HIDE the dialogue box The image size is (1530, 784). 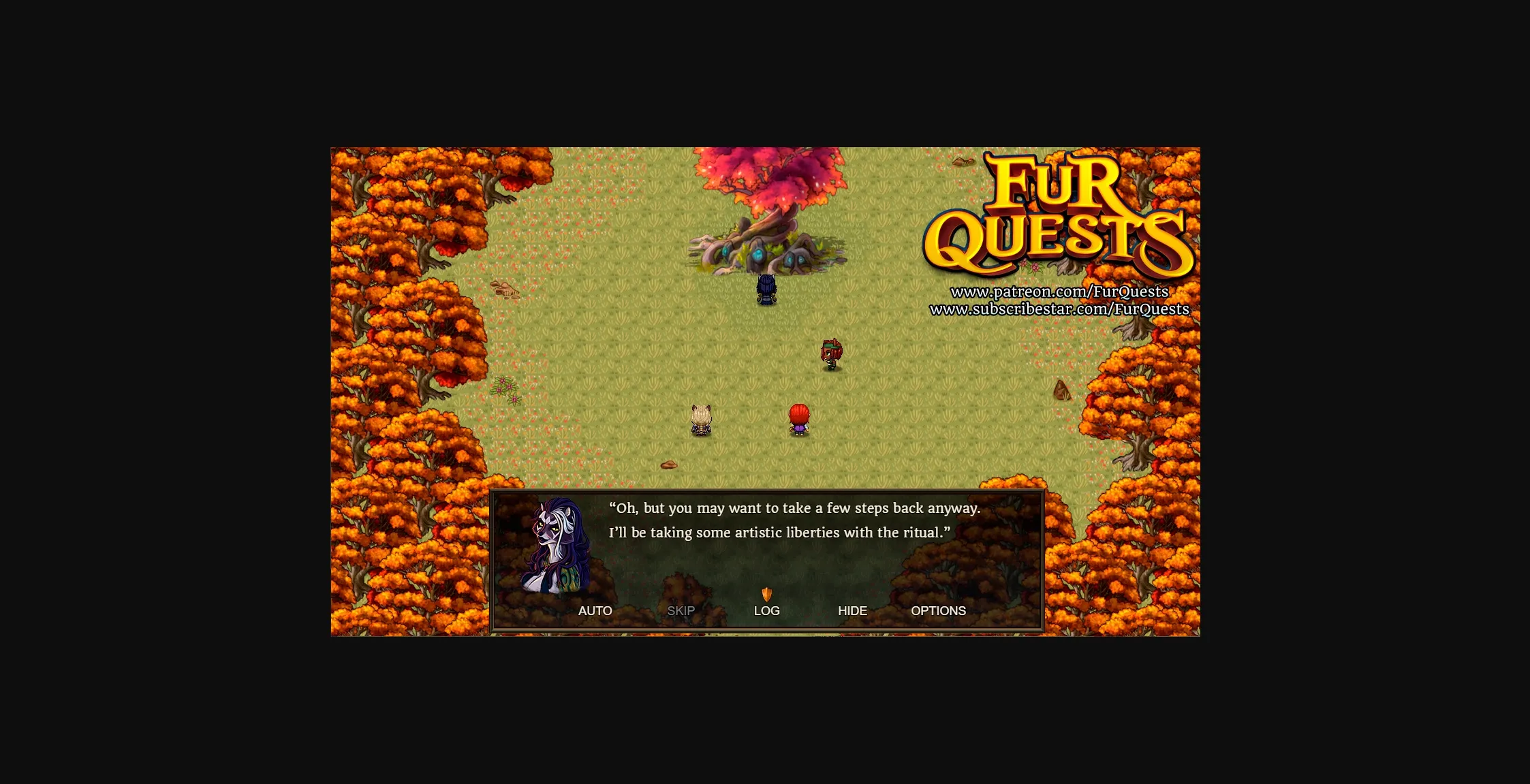point(852,611)
